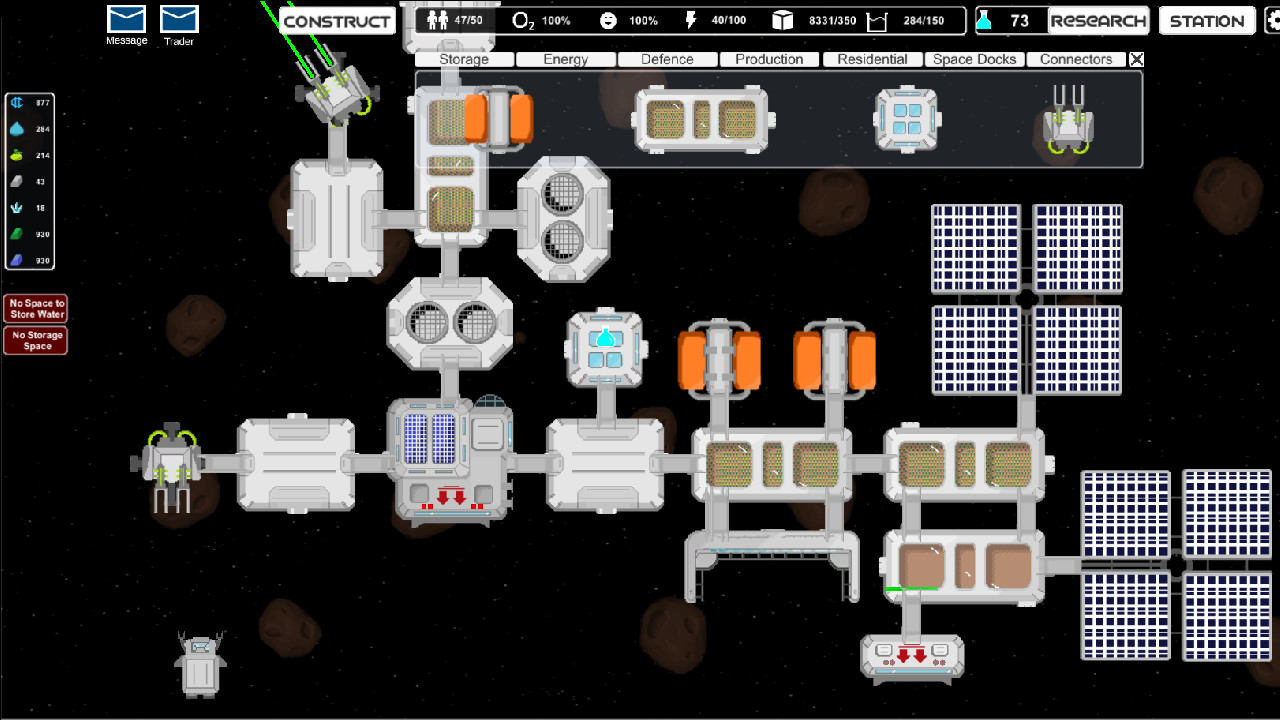This screenshot has height=720, width=1280.
Task: Switch to the Energy tab
Action: pyautogui.click(x=565, y=59)
